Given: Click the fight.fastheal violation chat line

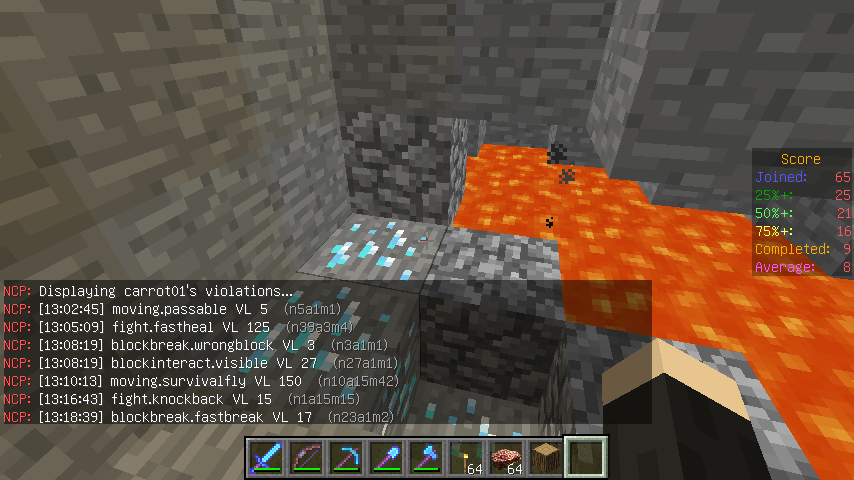Looking at the screenshot, I should (x=190, y=327).
